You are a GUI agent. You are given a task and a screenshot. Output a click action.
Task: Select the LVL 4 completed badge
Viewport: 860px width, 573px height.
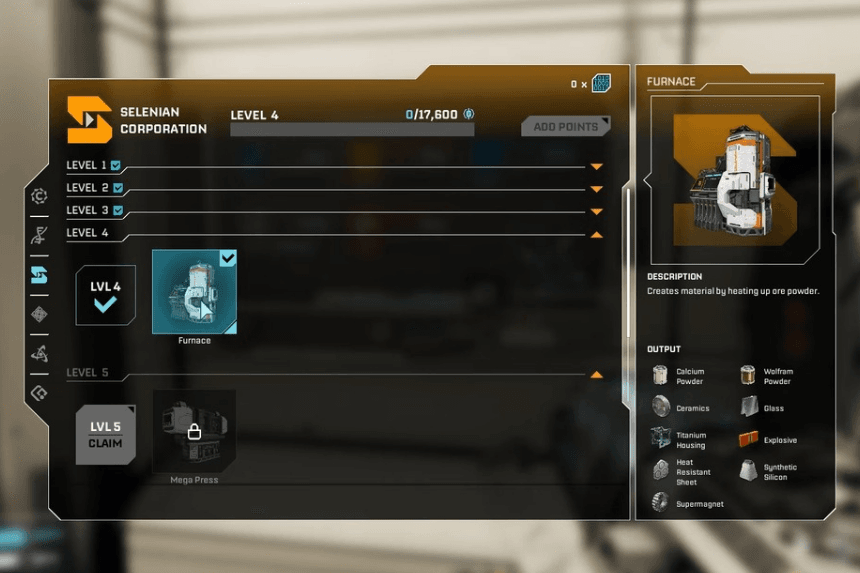pyautogui.click(x=105, y=295)
